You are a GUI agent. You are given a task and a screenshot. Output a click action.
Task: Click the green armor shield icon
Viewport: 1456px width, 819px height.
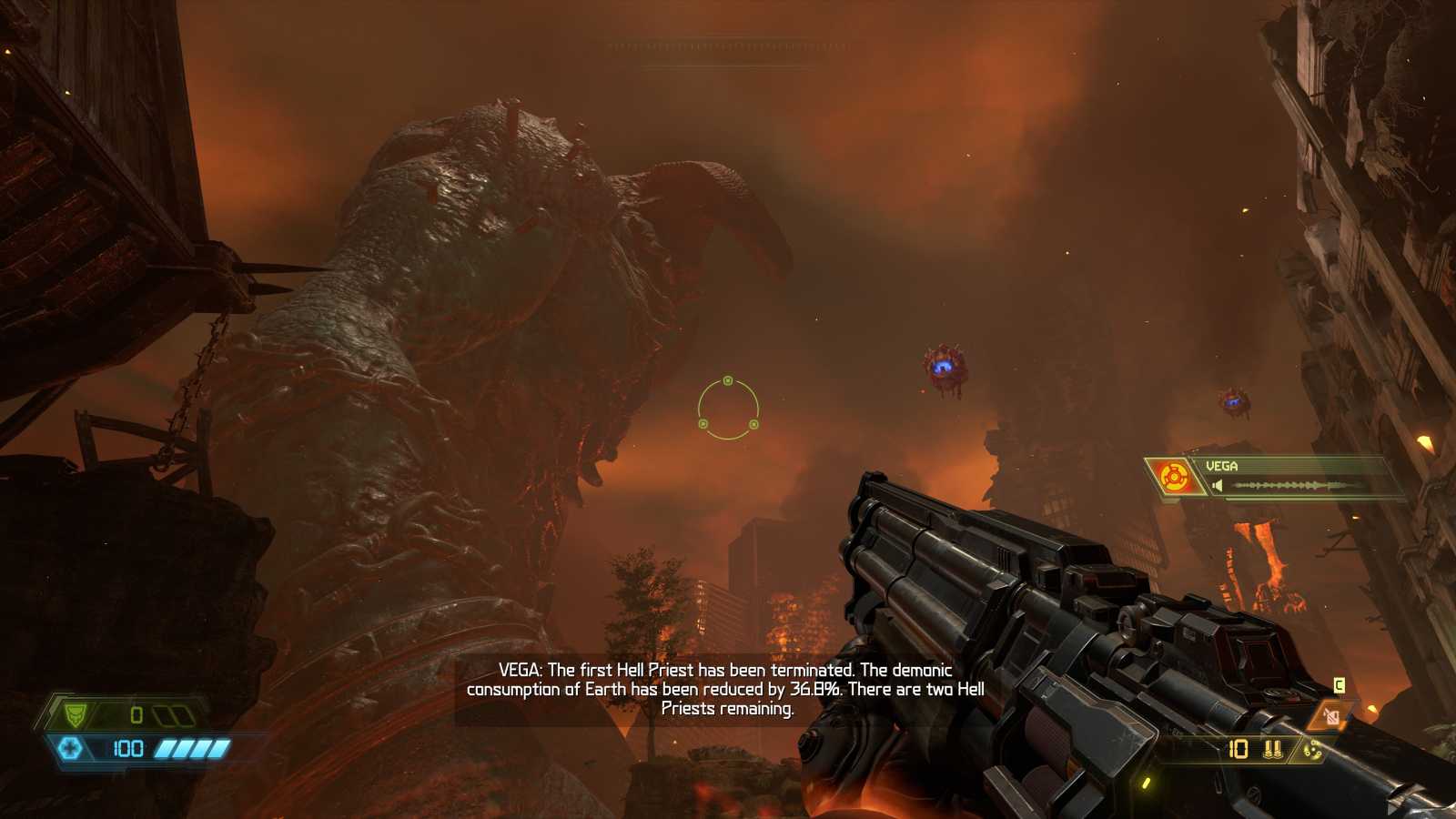coord(76,713)
